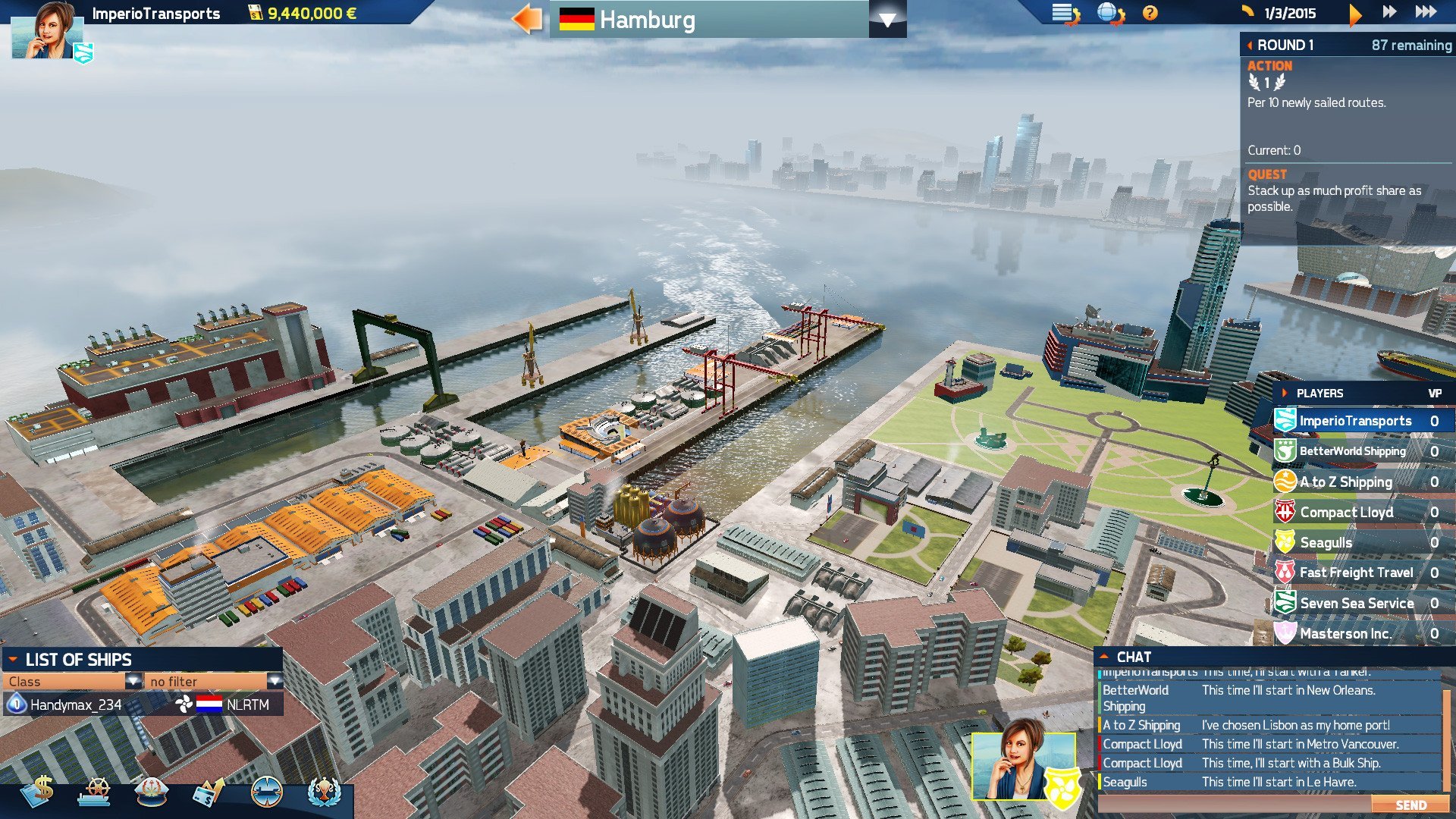Open the trophy with laurel wreath icon
1456x819 pixels.
tap(325, 792)
